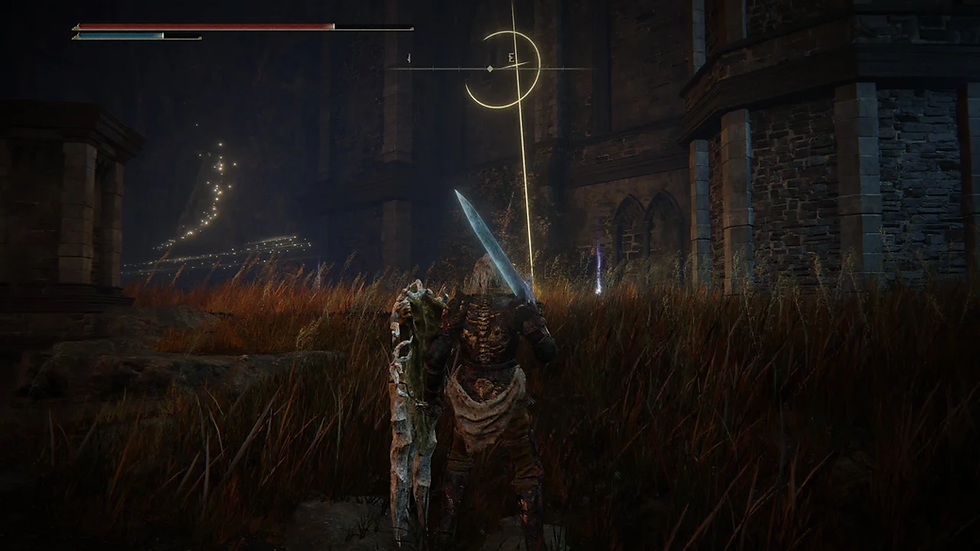Click the compass bar heading indicator
Image resolution: width=980 pixels, height=551 pixels.
tap(489, 68)
